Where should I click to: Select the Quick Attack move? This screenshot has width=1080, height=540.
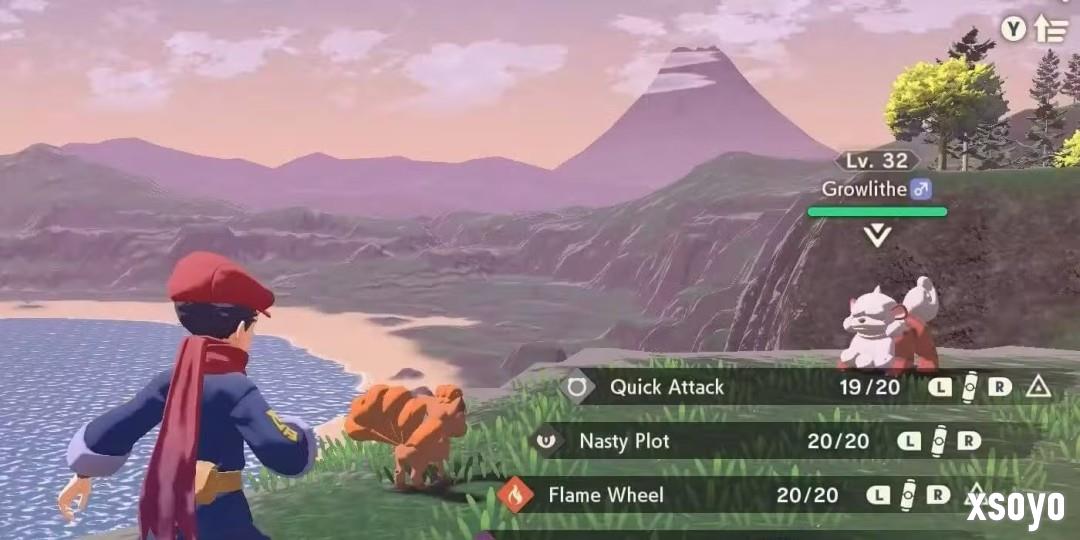click(667, 387)
